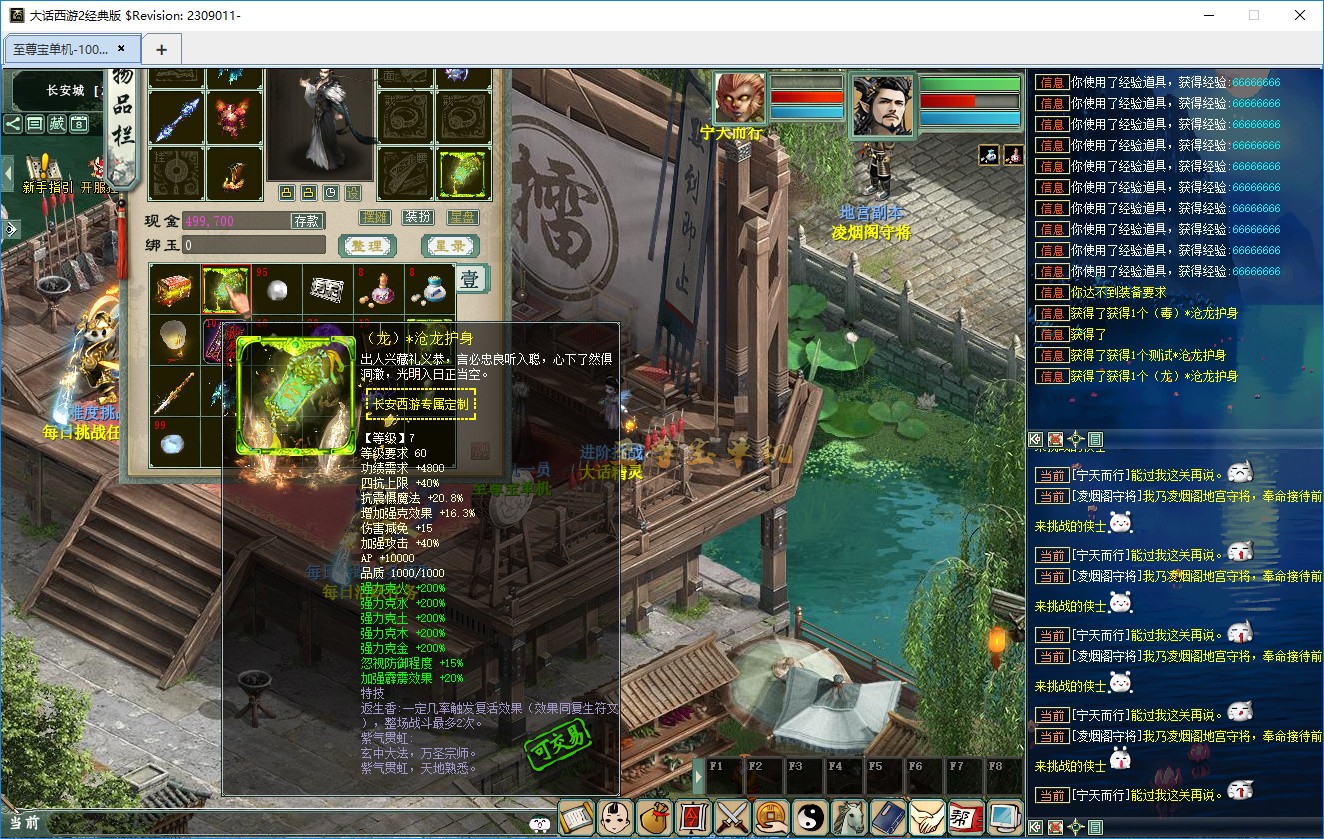
Task: Open the crossed swords combat icon
Action: pyautogui.click(x=733, y=817)
